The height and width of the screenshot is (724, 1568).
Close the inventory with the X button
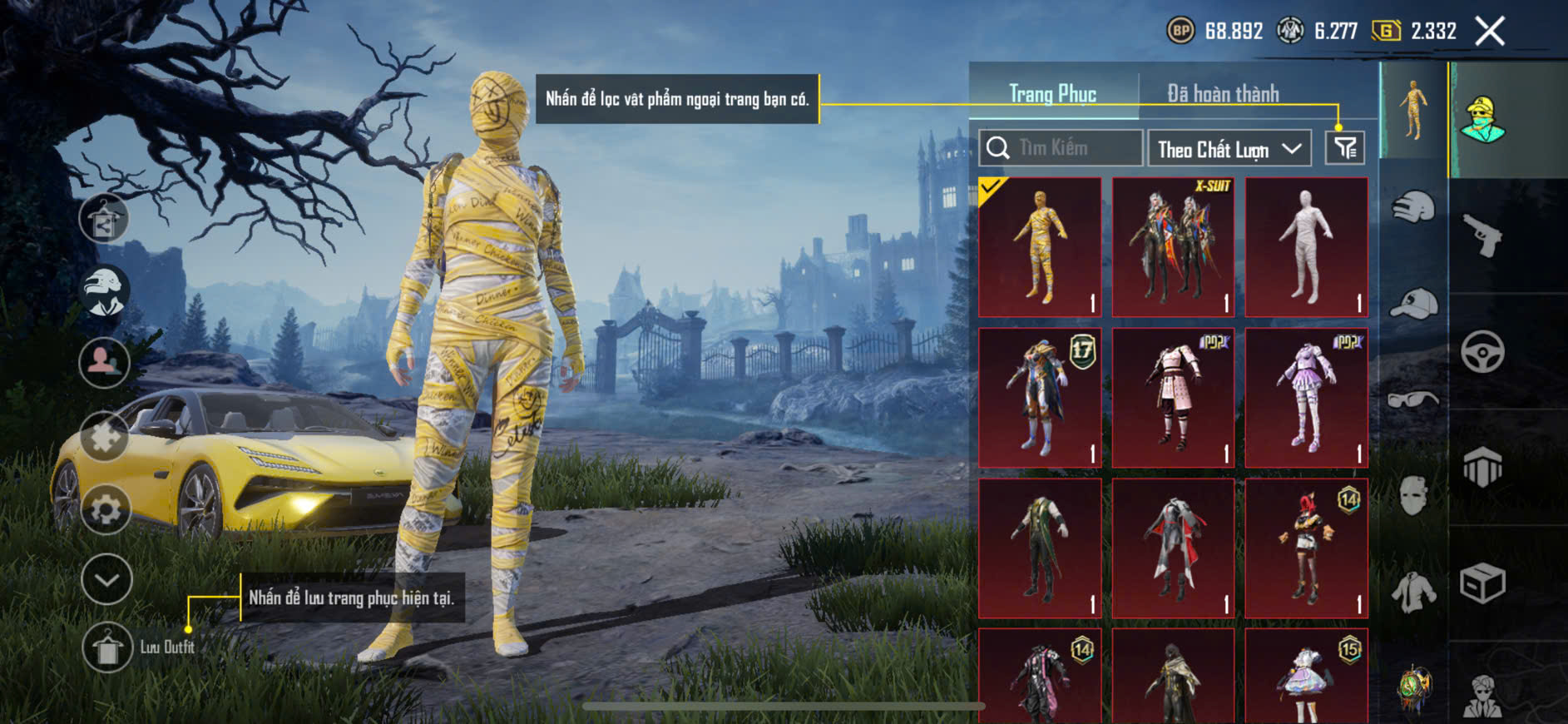click(1489, 32)
